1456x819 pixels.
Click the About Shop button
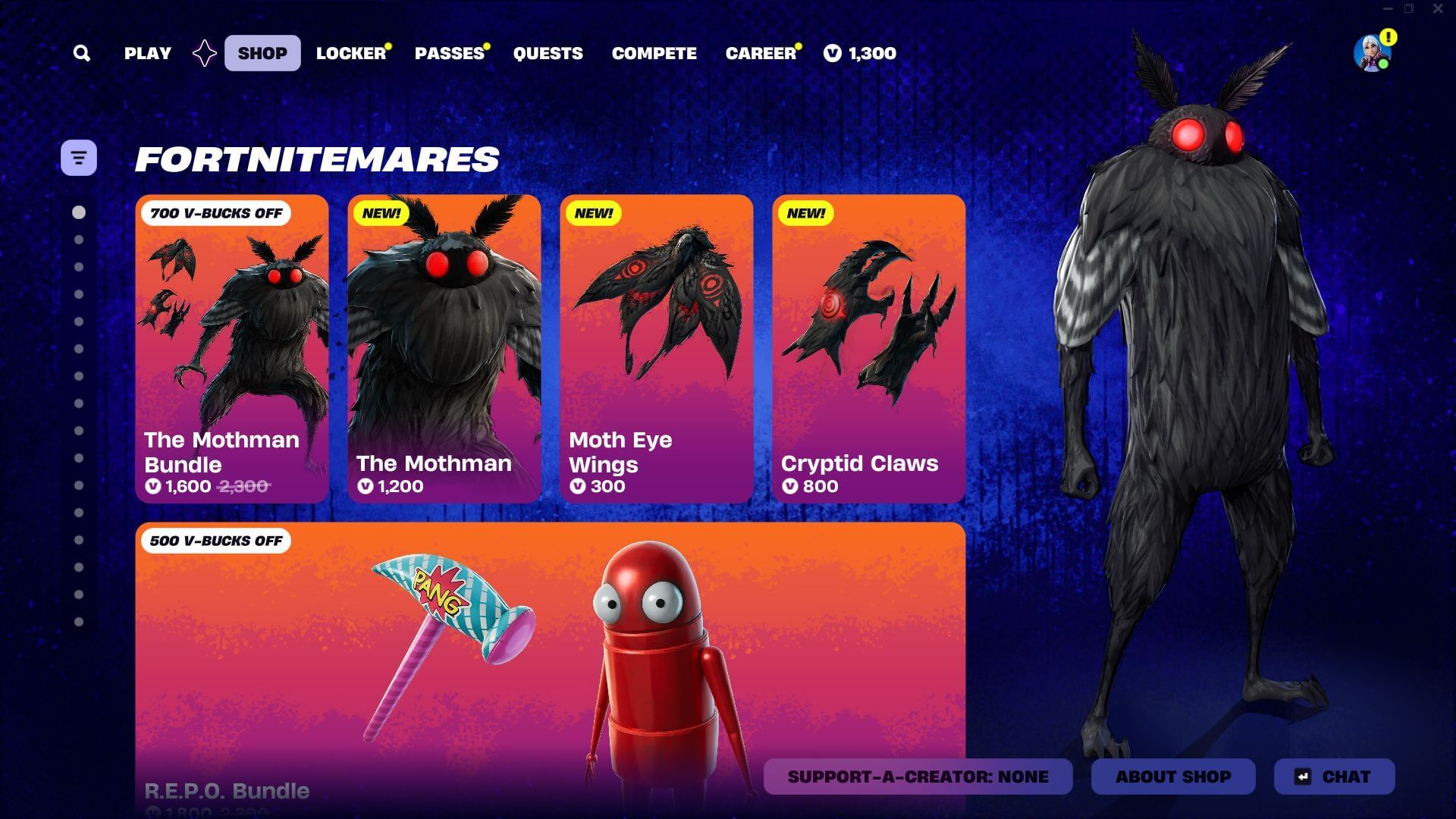[x=1172, y=777]
